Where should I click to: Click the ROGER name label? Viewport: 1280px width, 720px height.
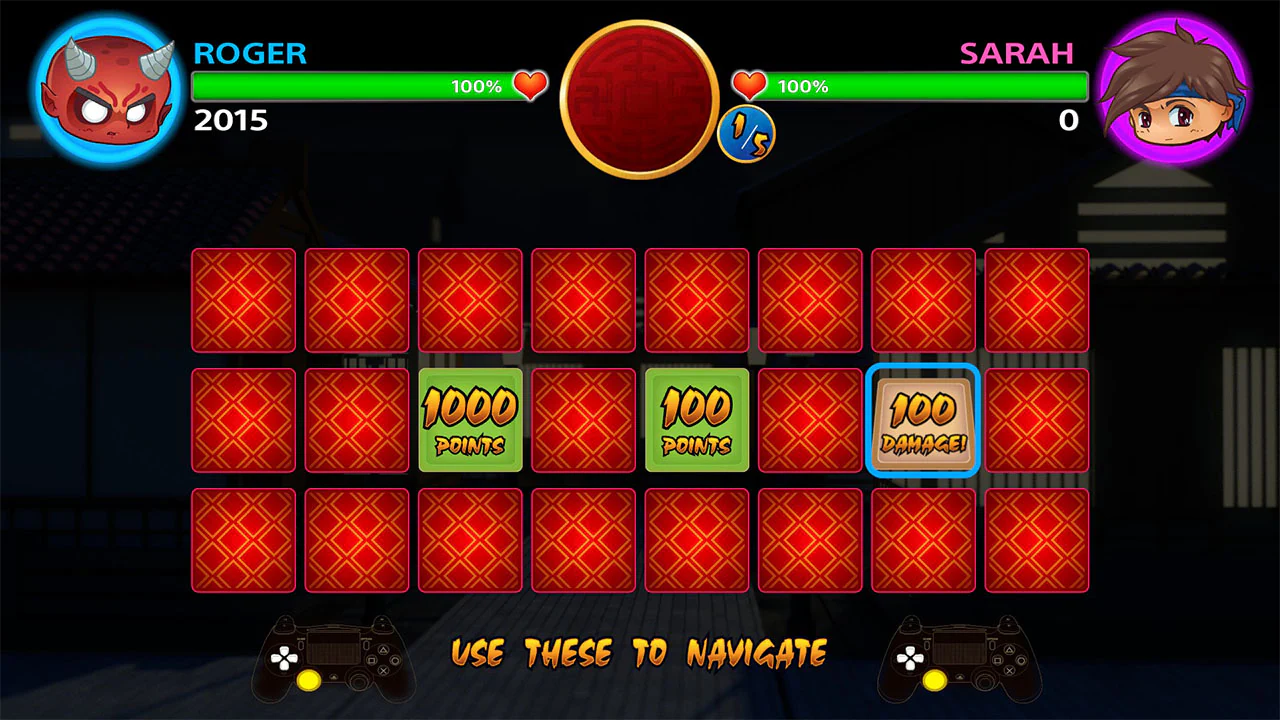coord(250,54)
